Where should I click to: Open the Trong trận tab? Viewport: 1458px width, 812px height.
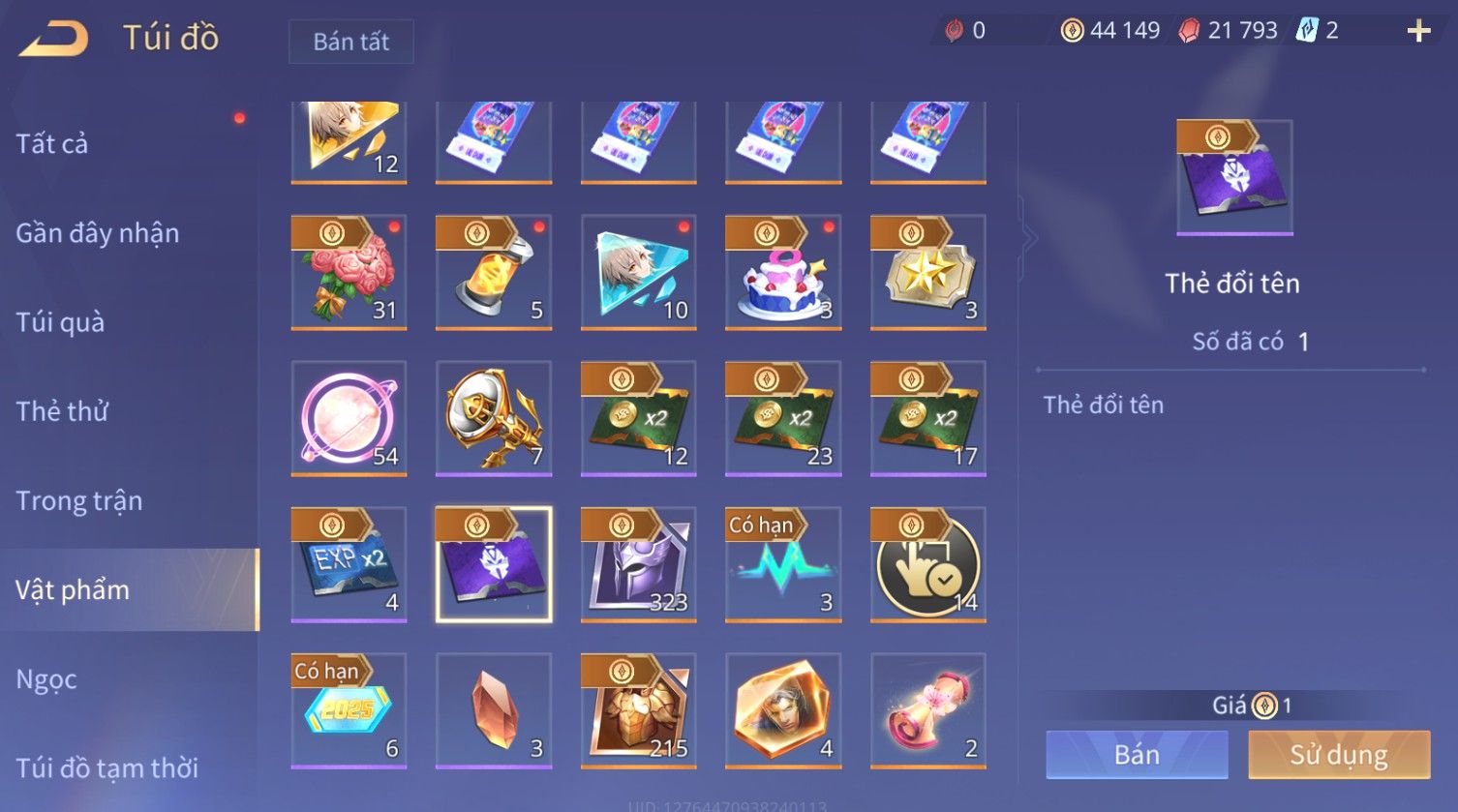tap(79, 500)
